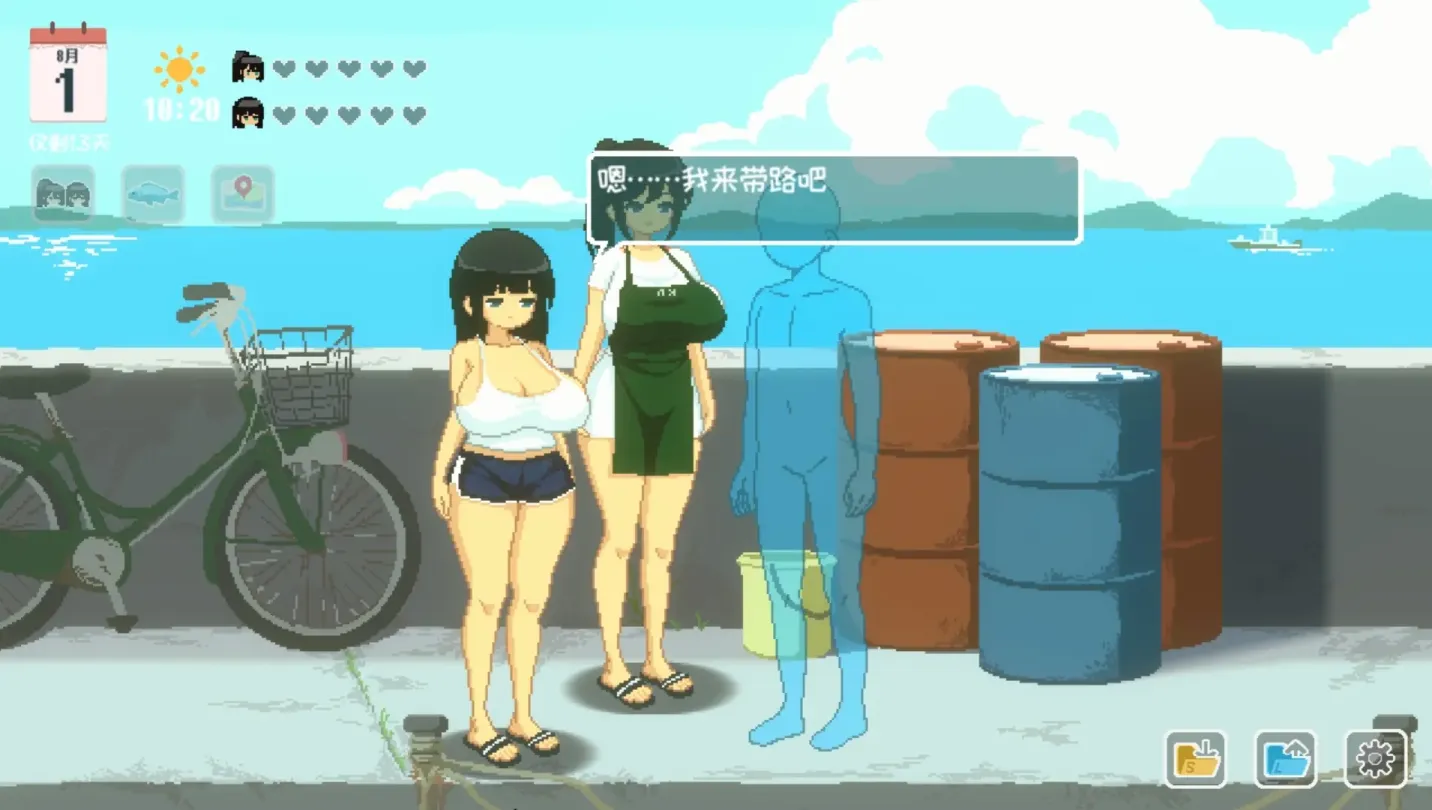Click the 10:20 time display
This screenshot has height=810, width=1432.
(181, 110)
